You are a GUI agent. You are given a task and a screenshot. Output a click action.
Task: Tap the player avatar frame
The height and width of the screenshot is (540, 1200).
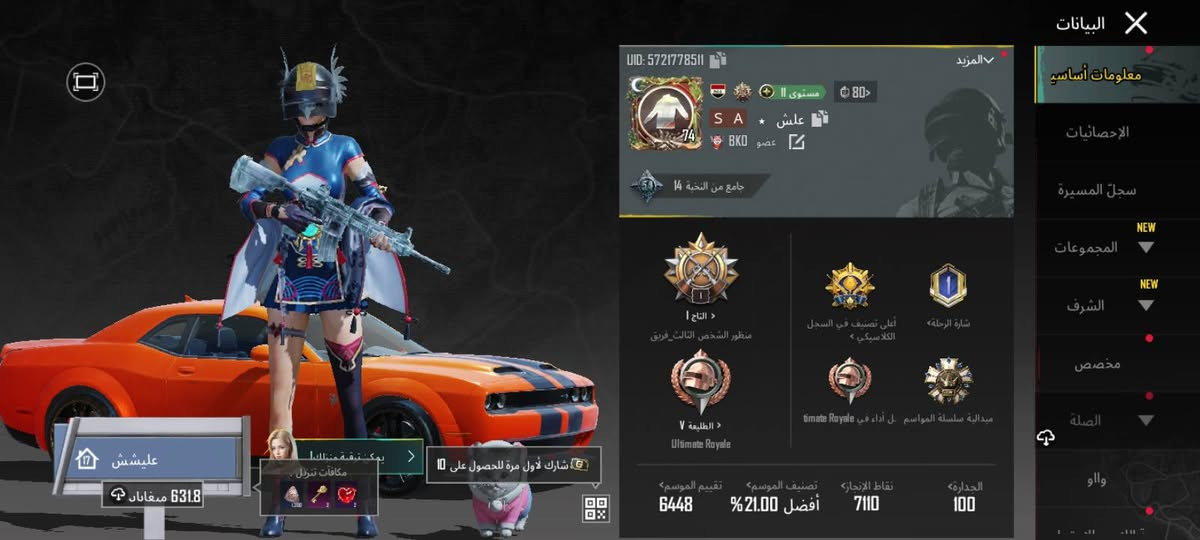pyautogui.click(x=663, y=113)
